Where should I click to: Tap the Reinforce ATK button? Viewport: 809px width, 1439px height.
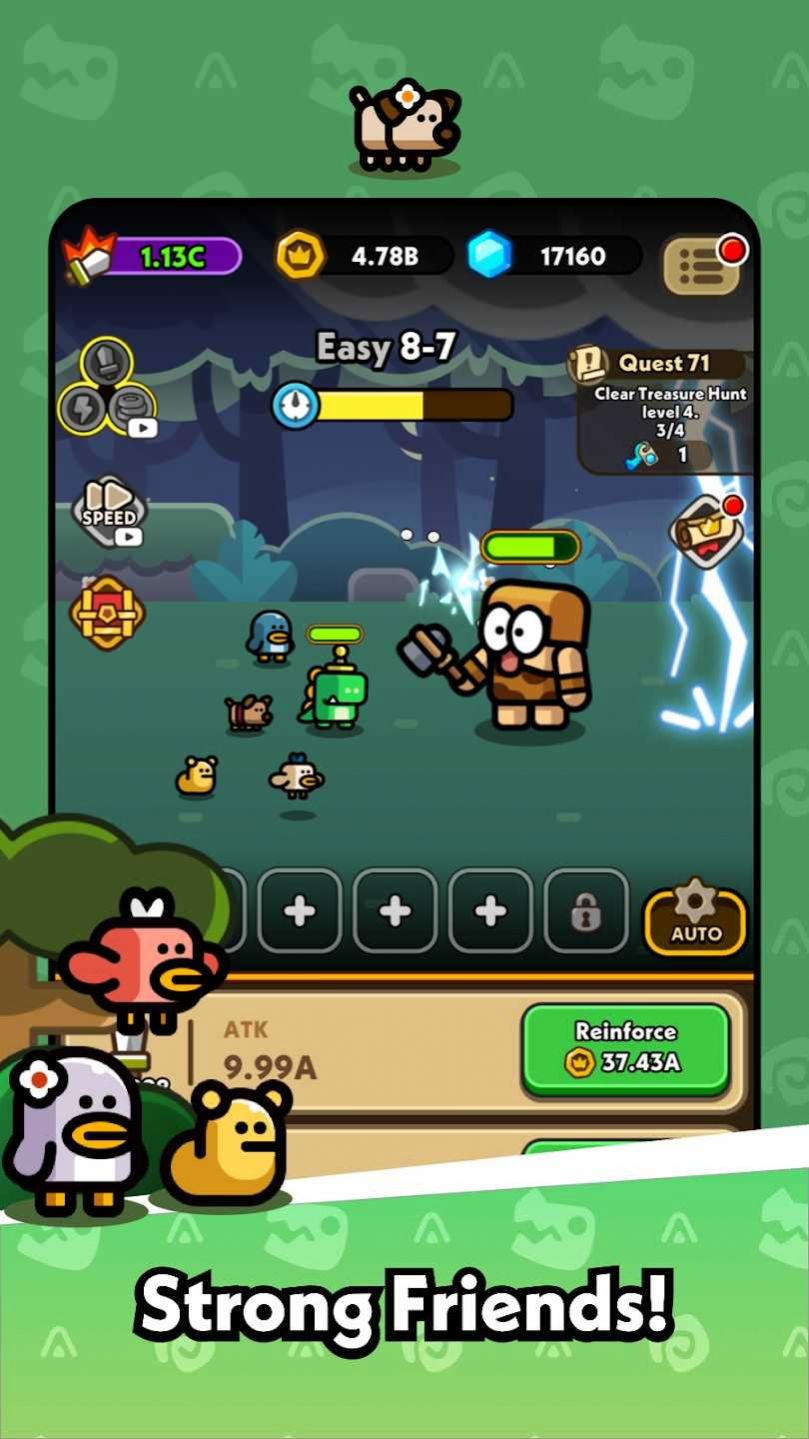coord(626,1048)
